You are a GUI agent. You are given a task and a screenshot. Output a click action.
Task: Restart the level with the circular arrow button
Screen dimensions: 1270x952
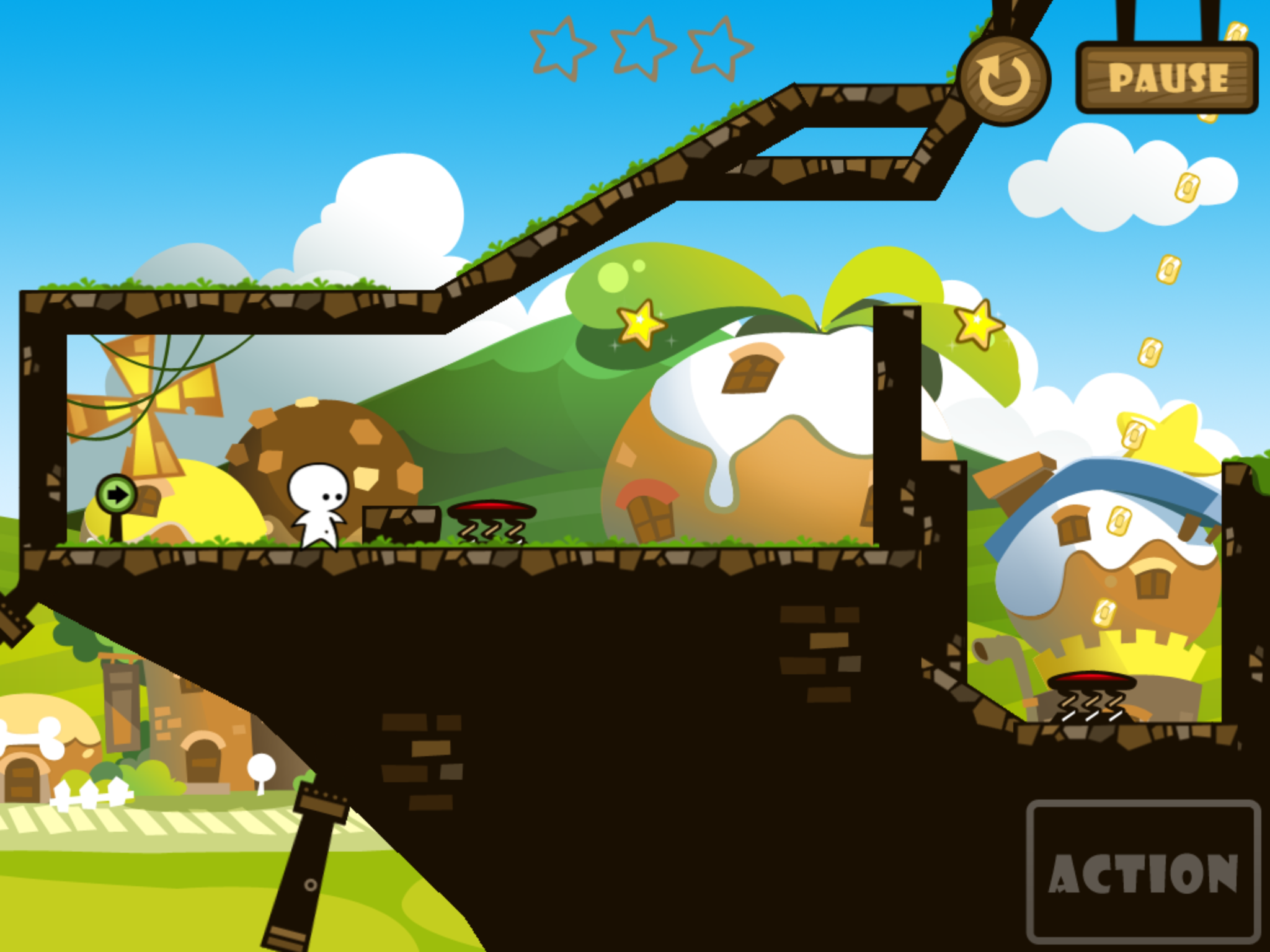1003,80
